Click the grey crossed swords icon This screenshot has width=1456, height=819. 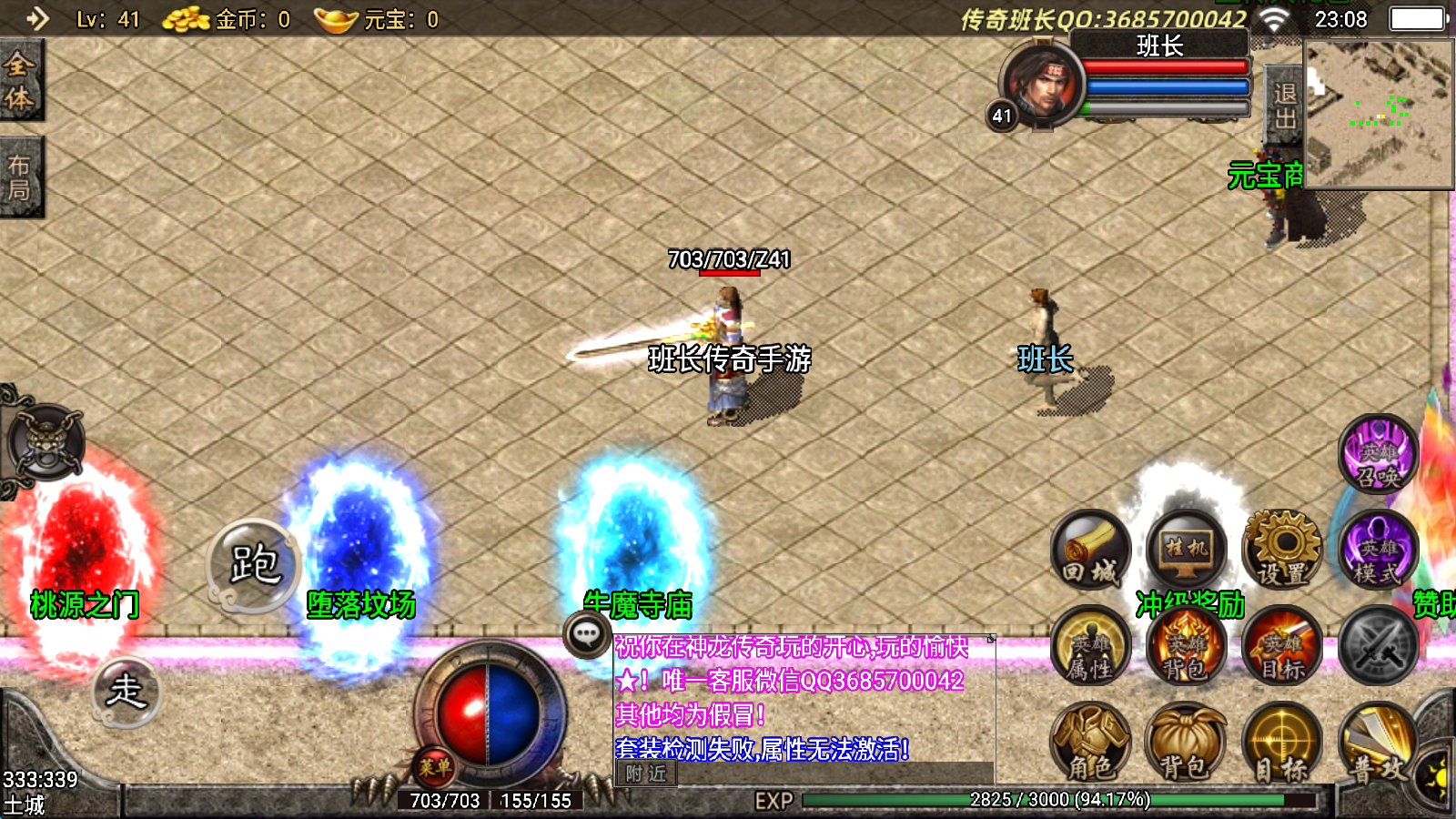[1378, 648]
